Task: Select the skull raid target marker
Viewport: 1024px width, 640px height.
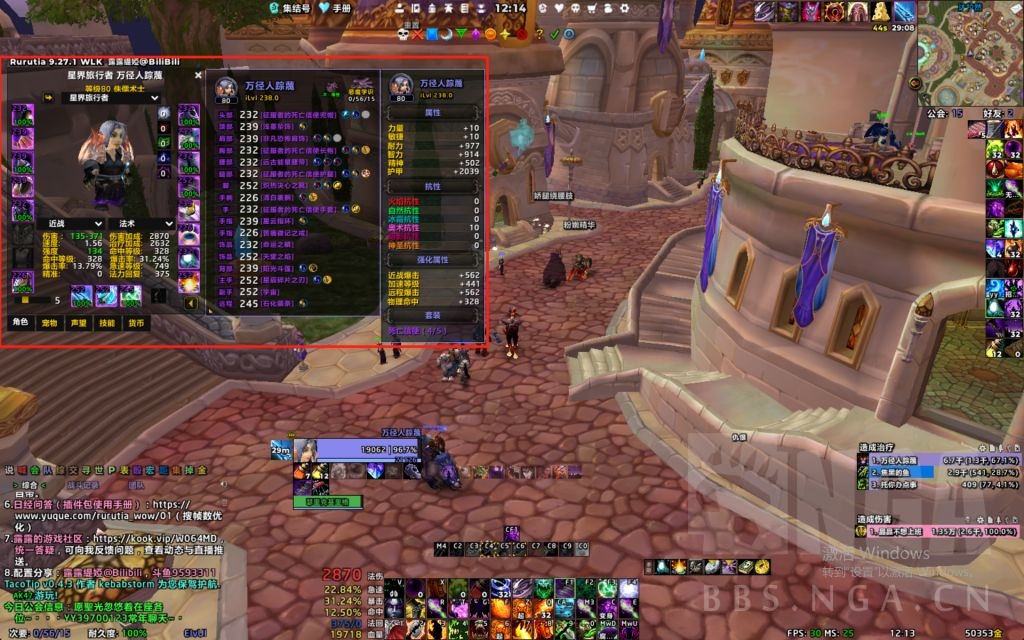Action: (x=404, y=34)
